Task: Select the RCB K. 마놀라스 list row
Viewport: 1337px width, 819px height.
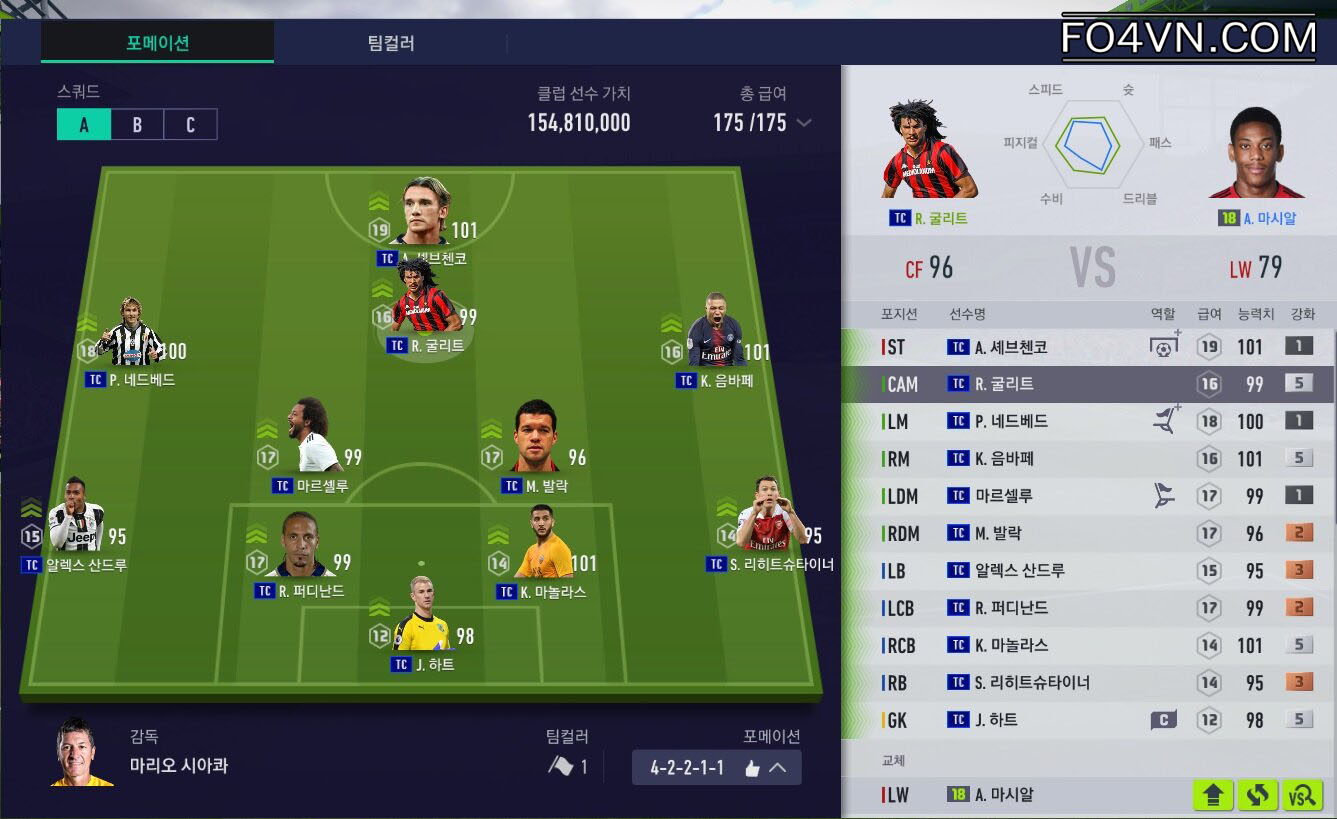Action: point(1088,645)
